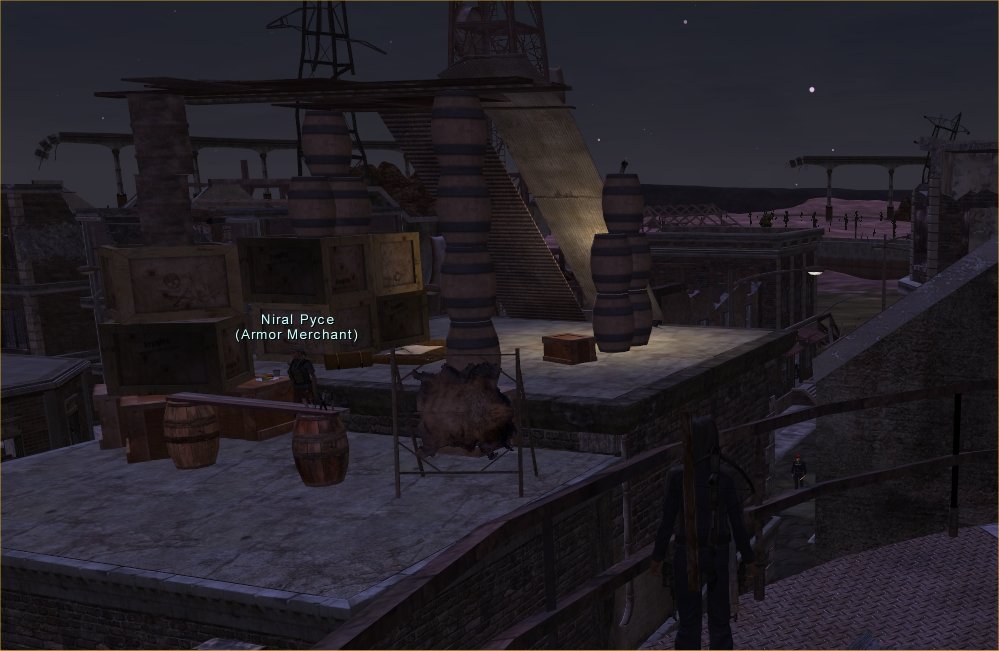999x651 pixels.
Task: Select the Niral Pyce Armor Merchant nameplate
Action: (x=296, y=327)
